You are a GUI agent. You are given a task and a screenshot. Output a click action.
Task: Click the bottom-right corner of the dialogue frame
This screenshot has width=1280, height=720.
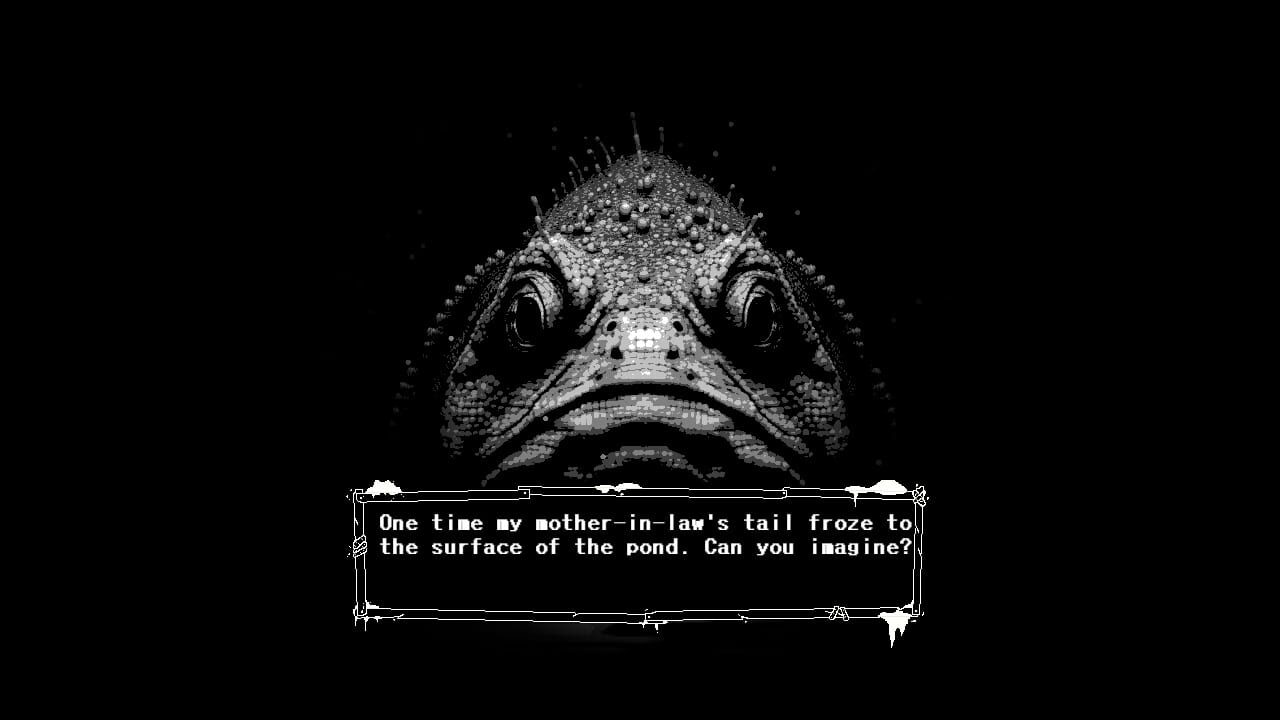915,613
